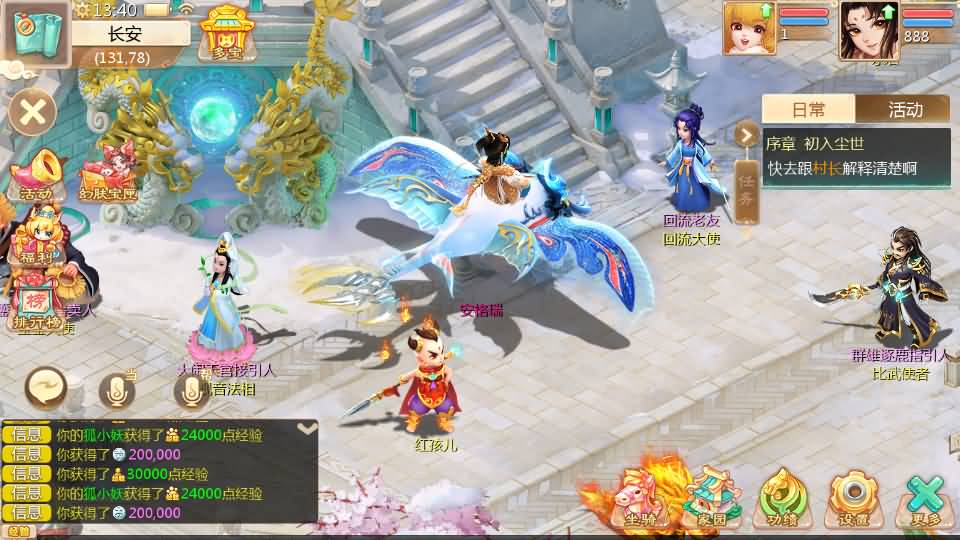This screenshot has width=960, height=540.
Task: Open the 功绩 achievements menu
Action: (783, 496)
